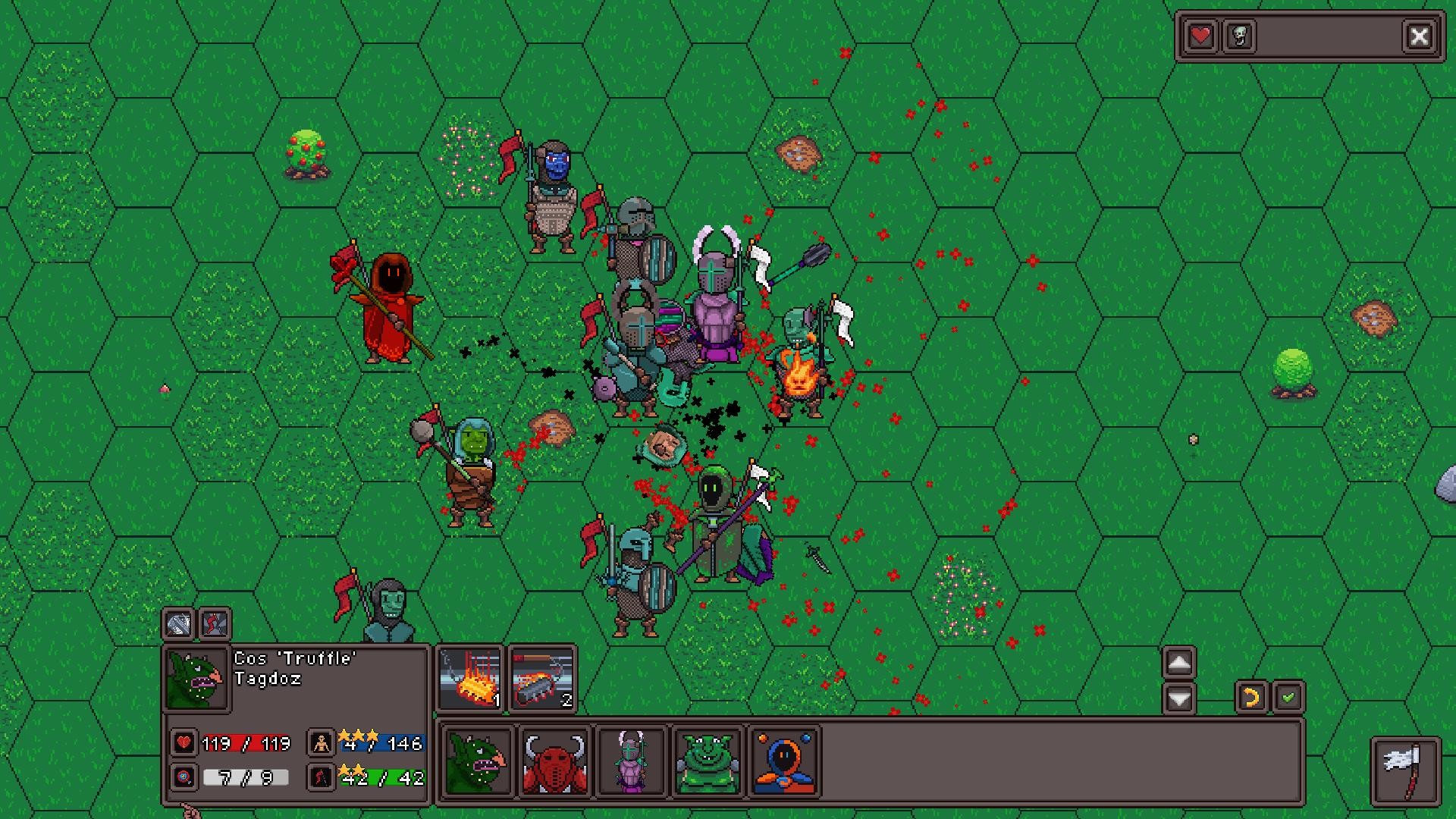Click the movement target icon next to 7/9

183,777
